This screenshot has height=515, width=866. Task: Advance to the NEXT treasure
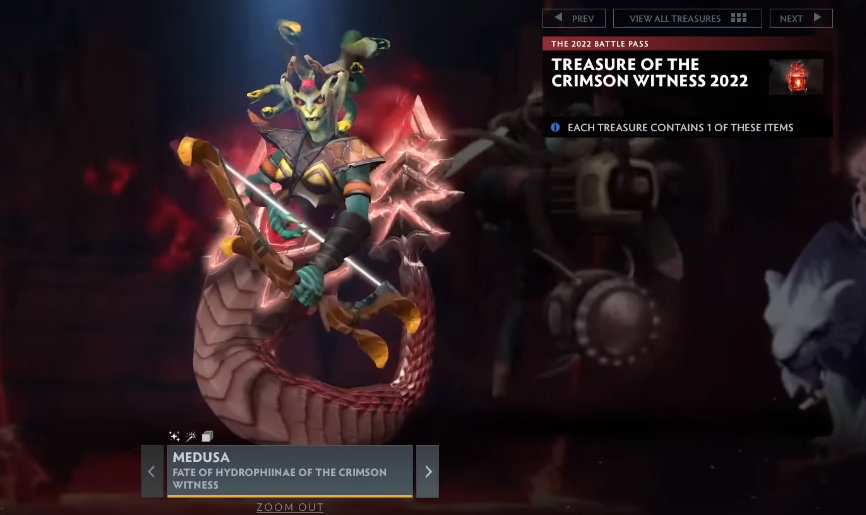click(x=800, y=18)
